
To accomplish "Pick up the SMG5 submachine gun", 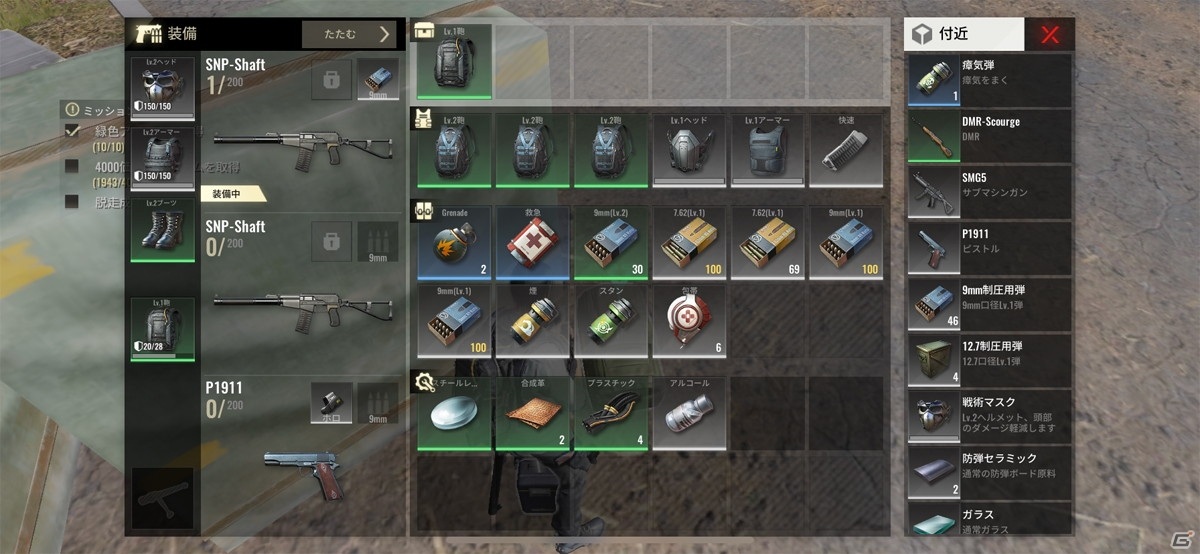I will [x=988, y=193].
